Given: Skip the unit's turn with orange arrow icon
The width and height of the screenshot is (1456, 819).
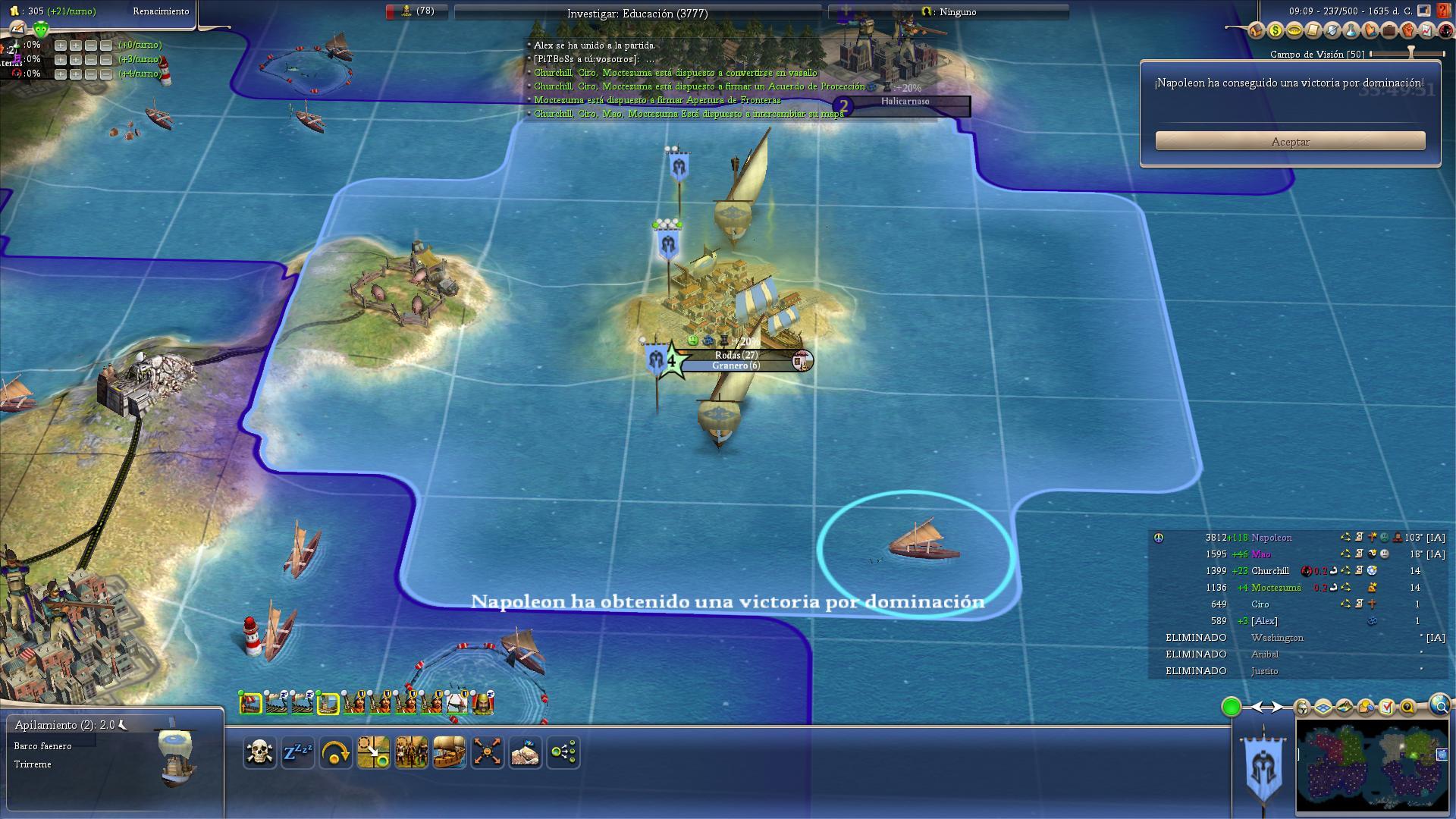Looking at the screenshot, I should pyautogui.click(x=336, y=752).
